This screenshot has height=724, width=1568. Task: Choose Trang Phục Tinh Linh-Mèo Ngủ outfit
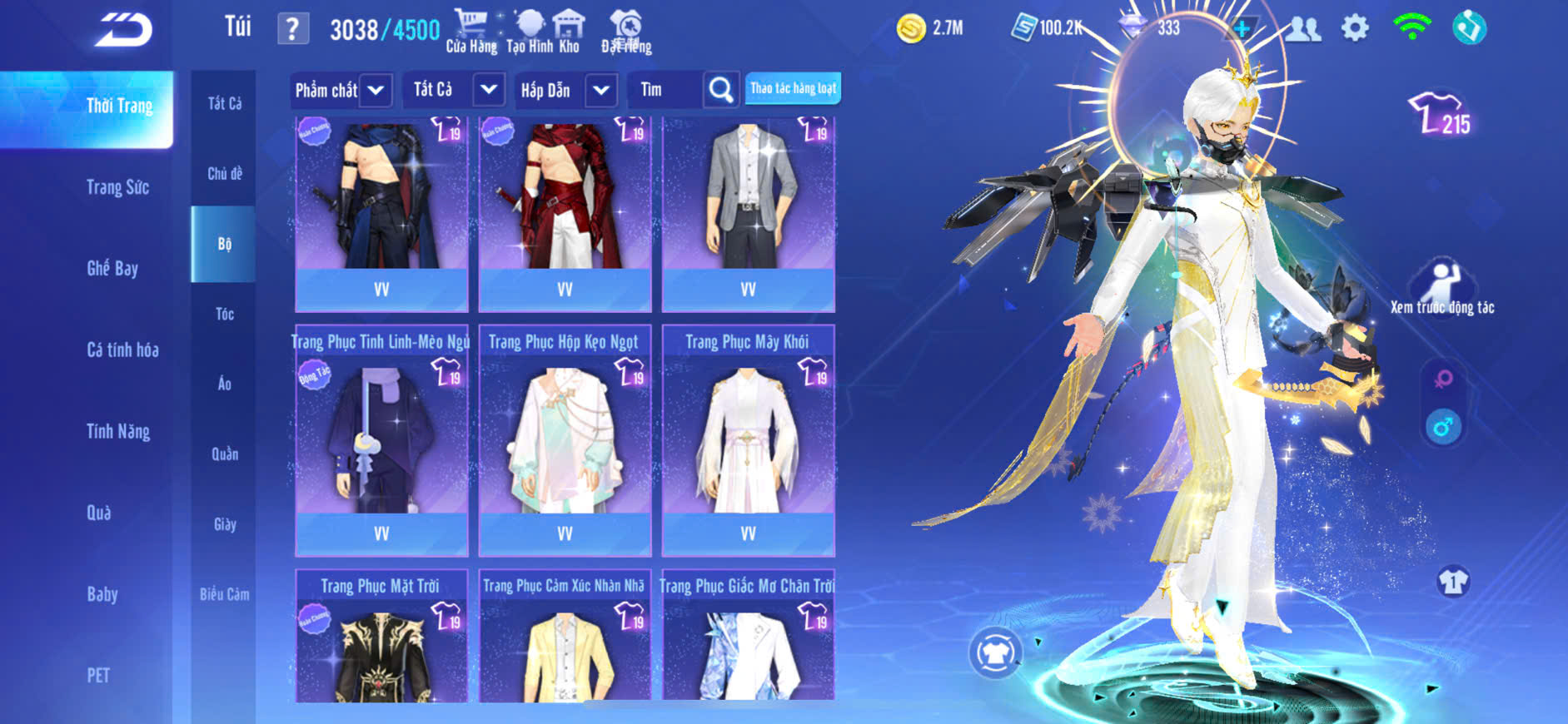381,441
